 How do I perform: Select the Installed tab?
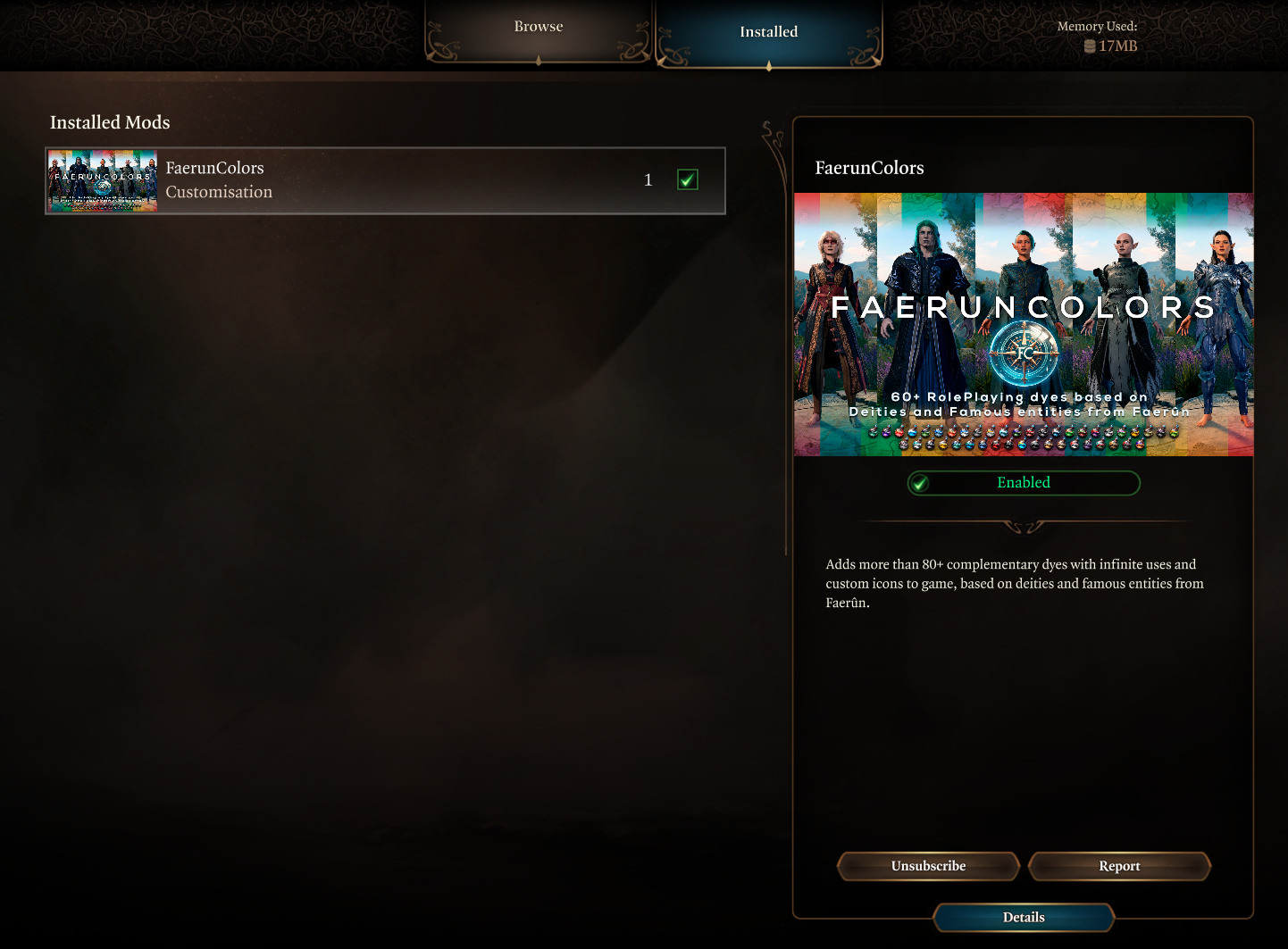pos(769,32)
